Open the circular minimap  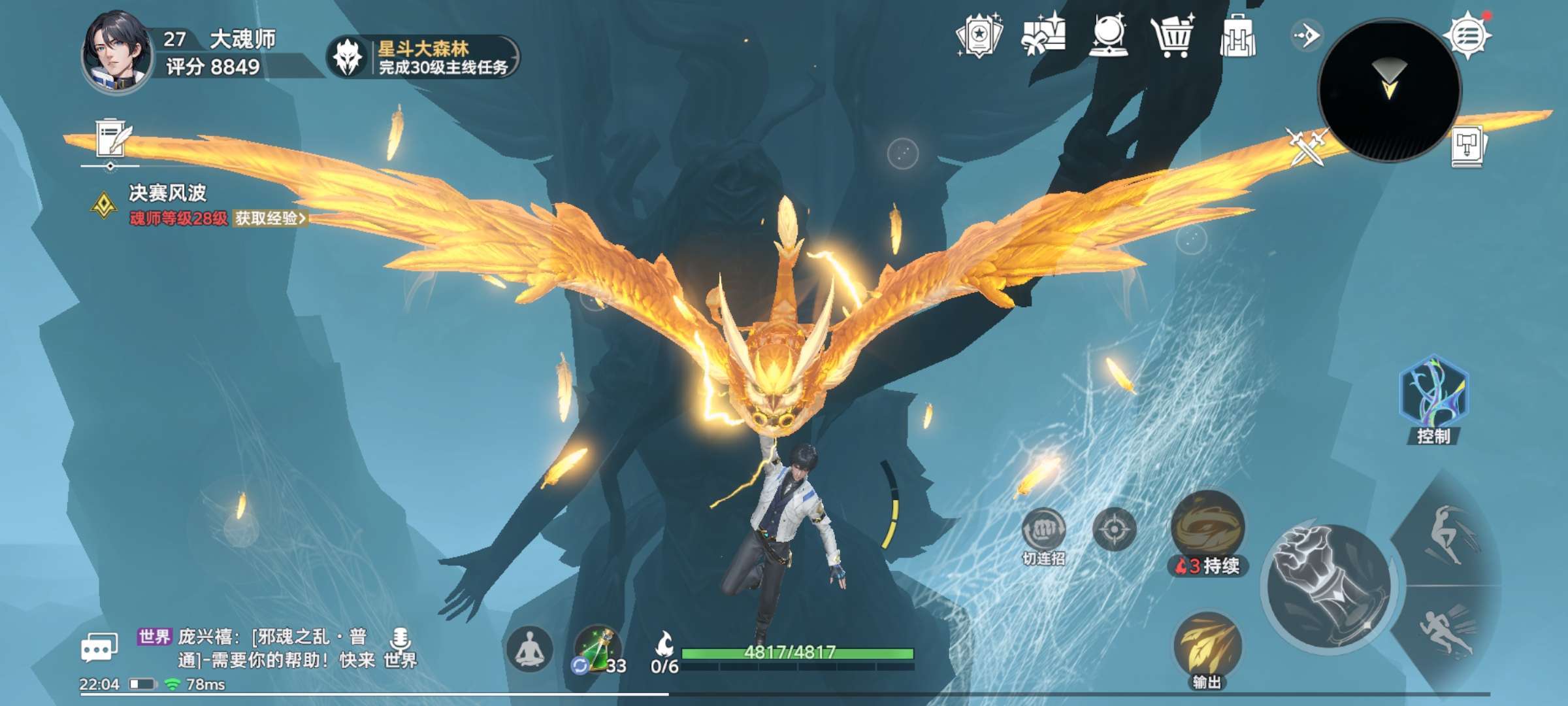1389,90
